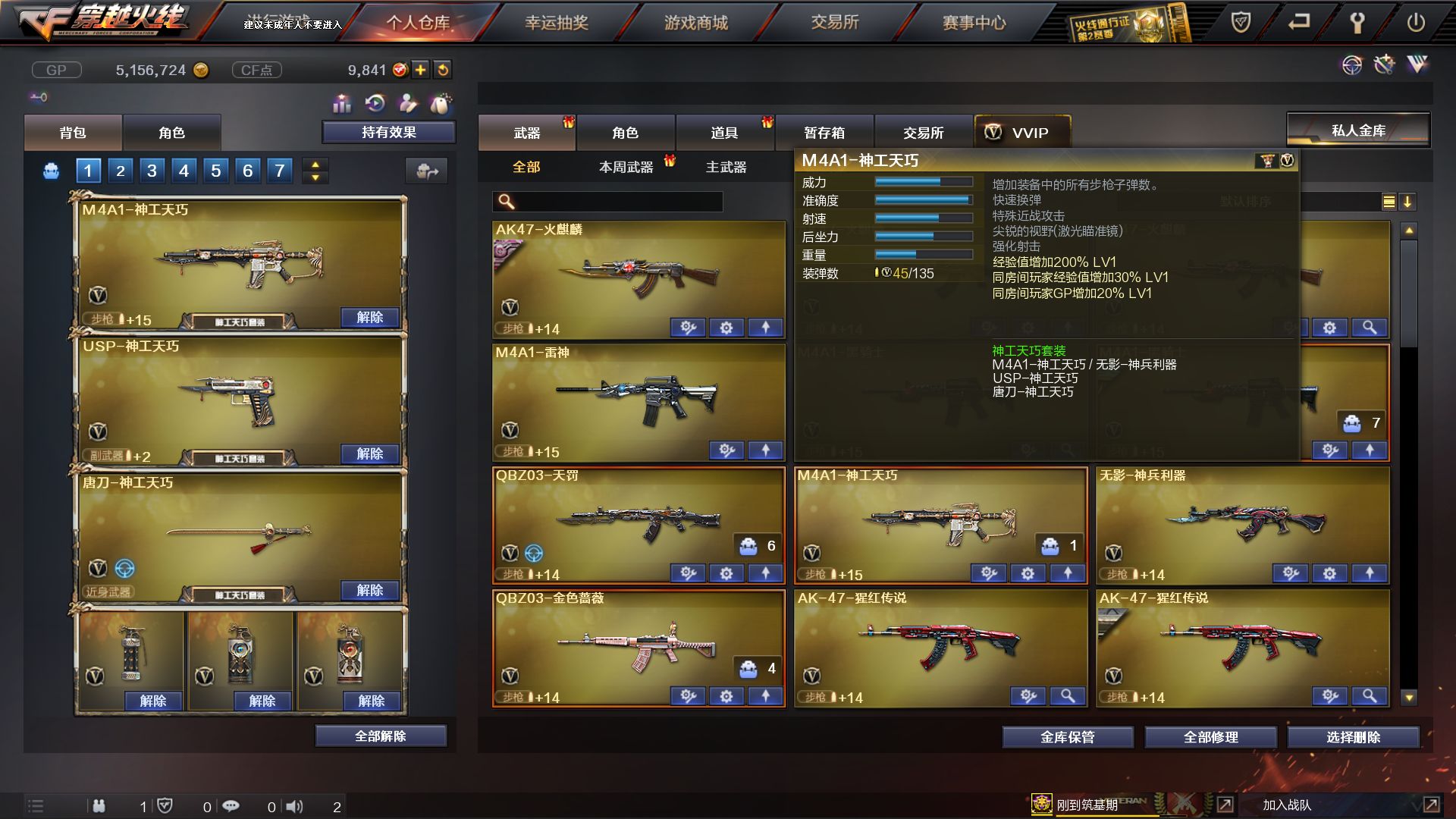Open the upgrade arrow on M4A1-雷神 card

pos(766,450)
